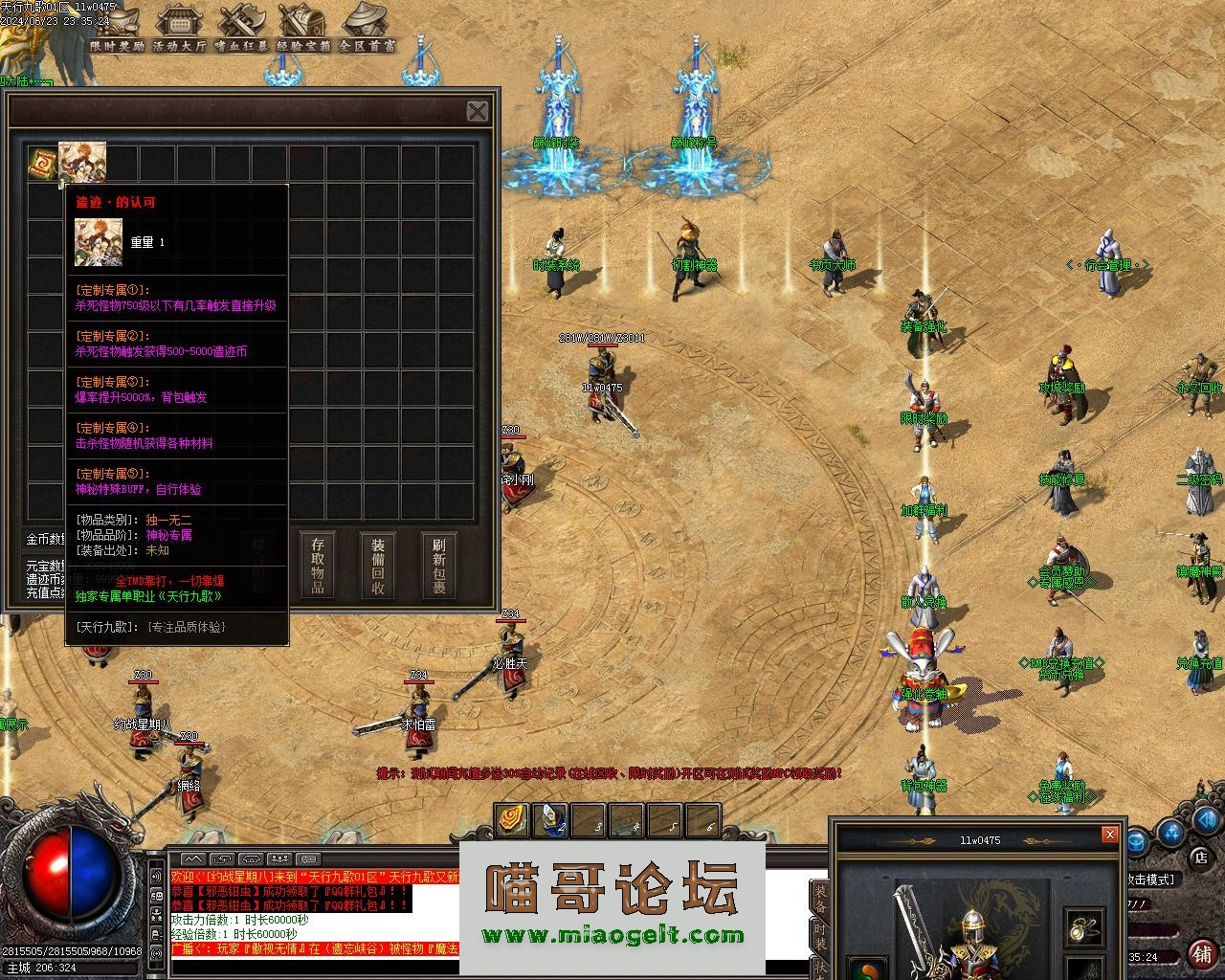Click the 存取物品 storage button
Viewport: 1225px width, 980px height.
pyautogui.click(x=318, y=565)
